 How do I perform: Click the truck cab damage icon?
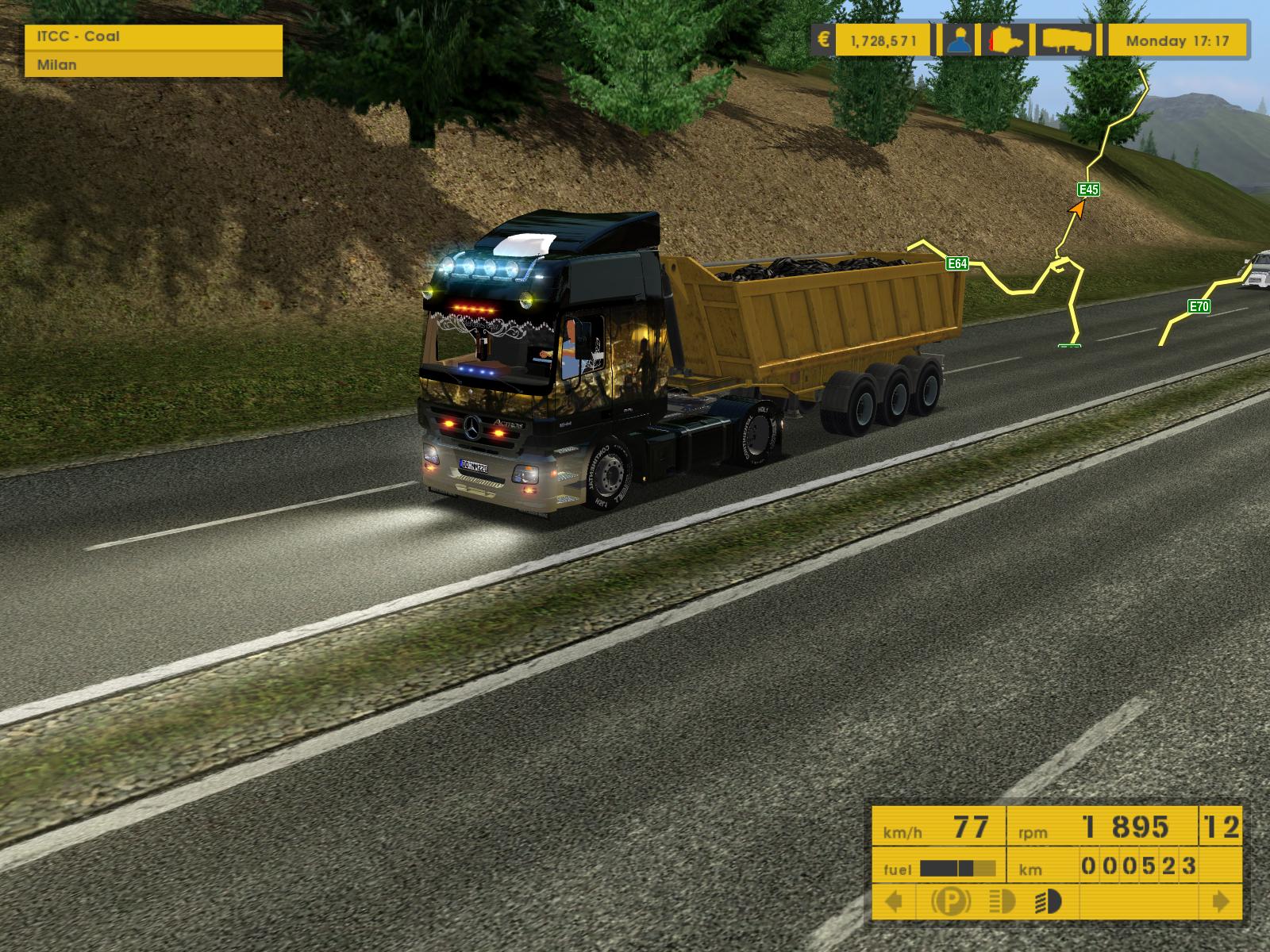[1010, 40]
